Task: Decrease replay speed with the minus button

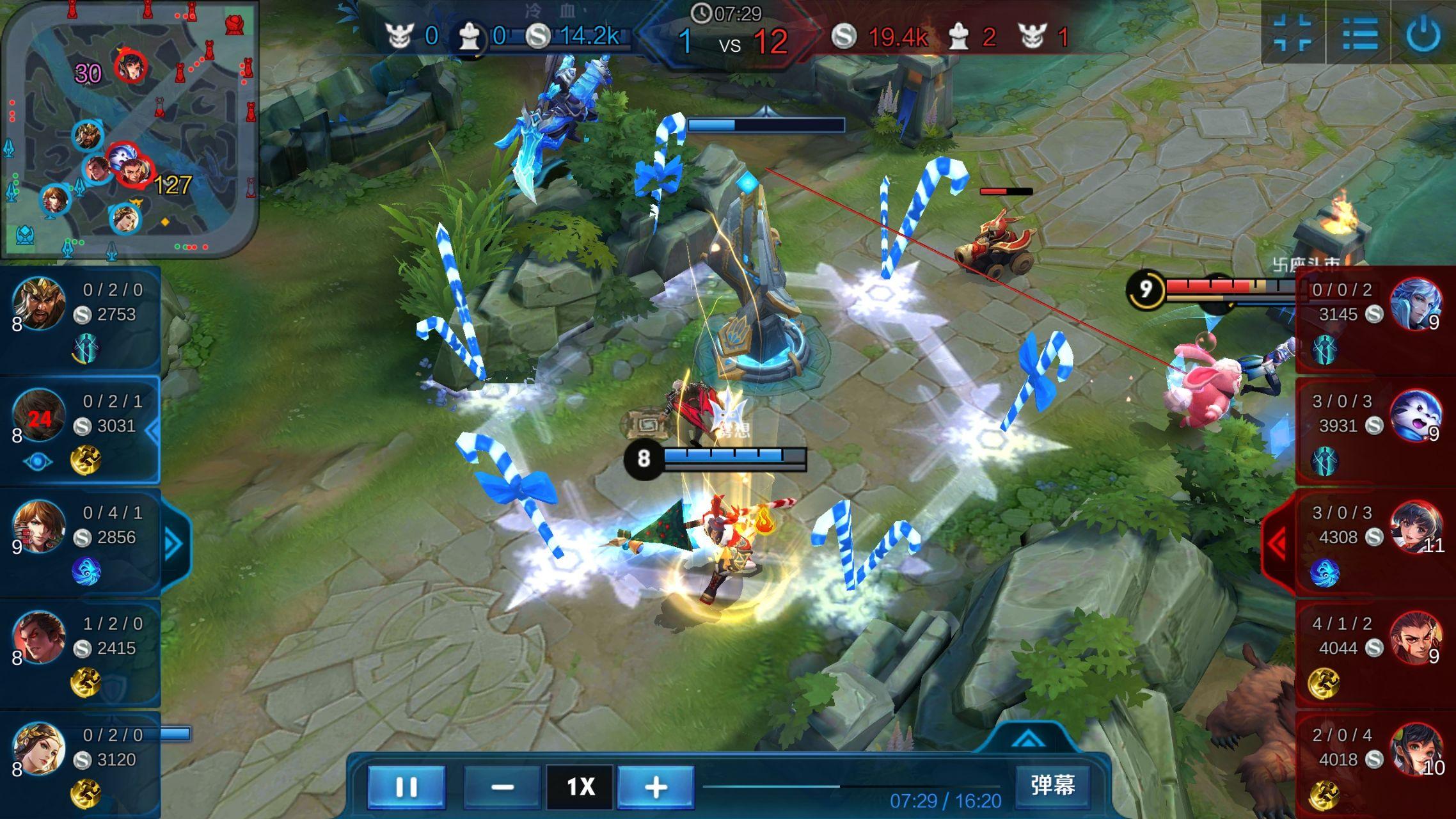Action: [x=502, y=786]
